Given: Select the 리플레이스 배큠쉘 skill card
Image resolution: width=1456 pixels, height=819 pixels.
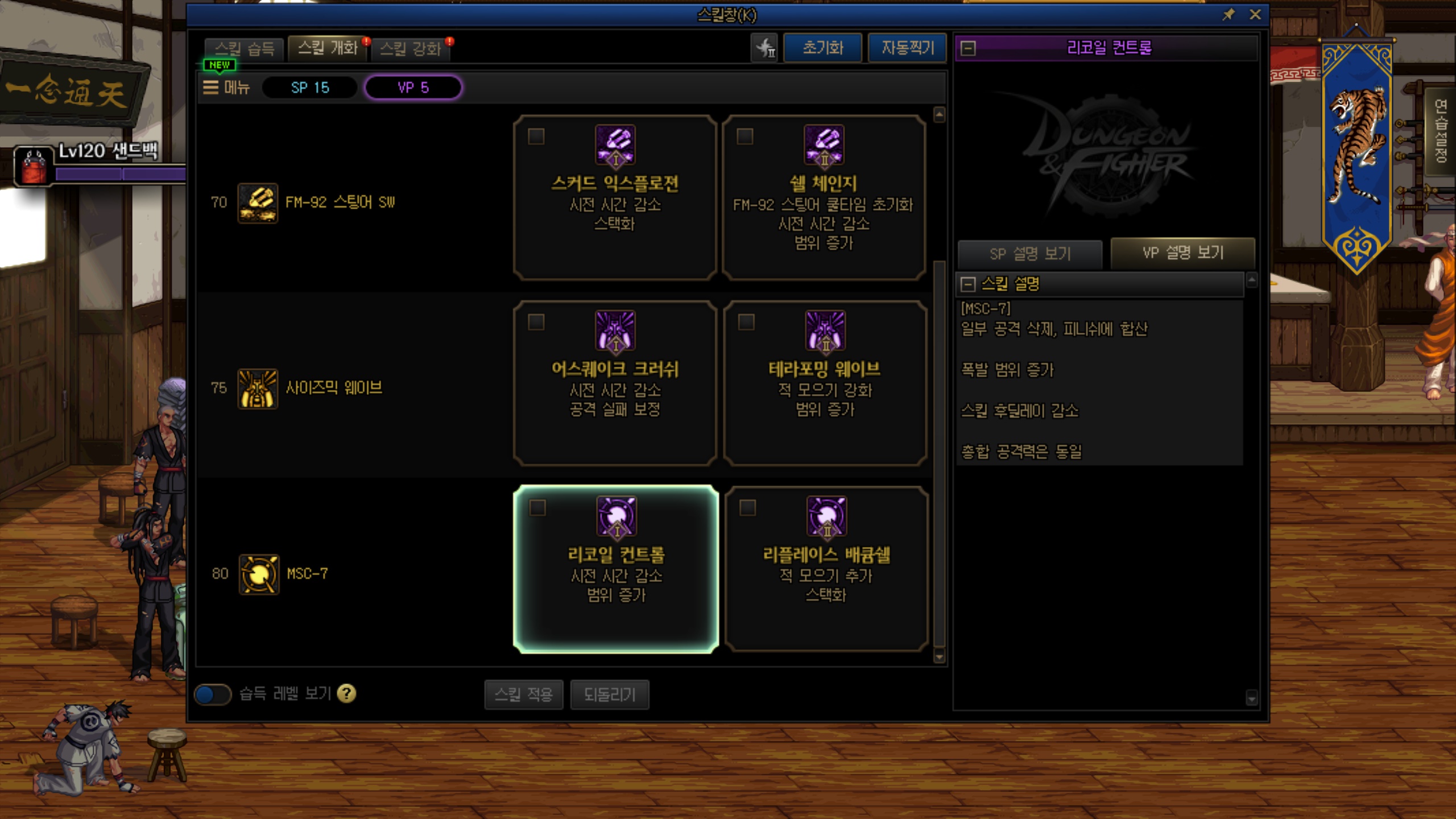Looking at the screenshot, I should (826, 569).
